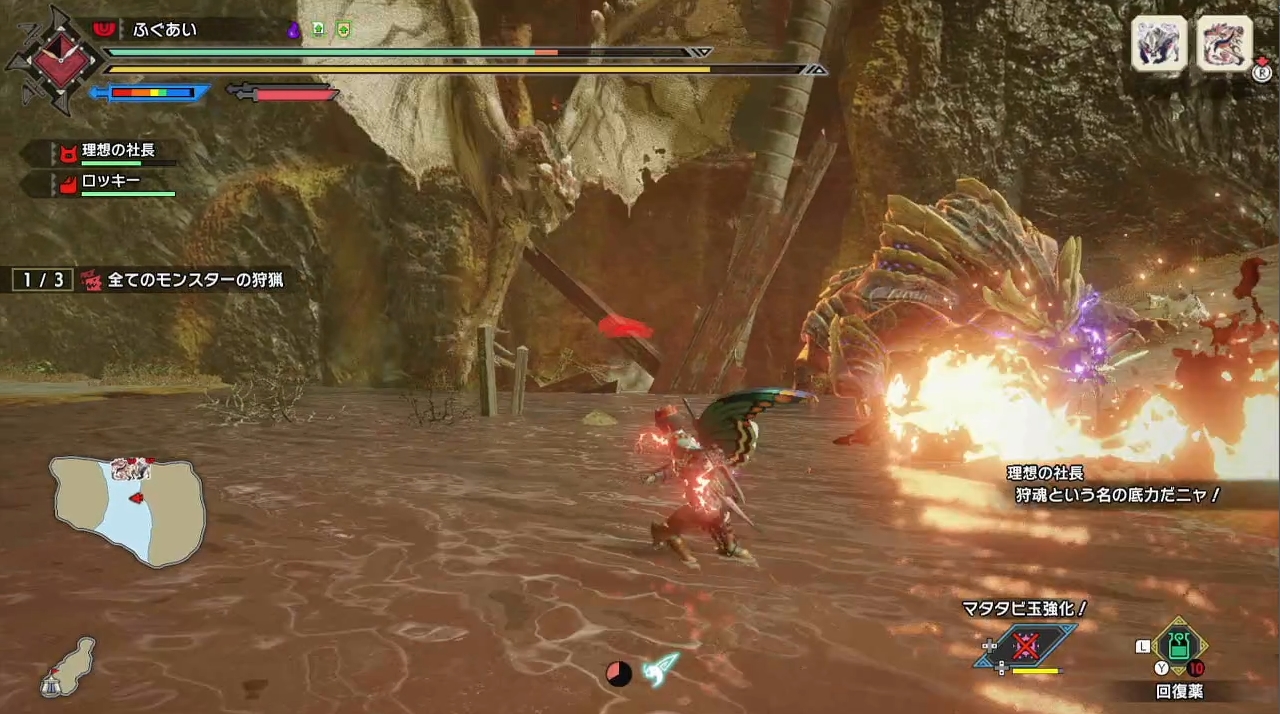Click the crossed-out Palico action icon
This screenshot has height=714, width=1280.
1025,646
